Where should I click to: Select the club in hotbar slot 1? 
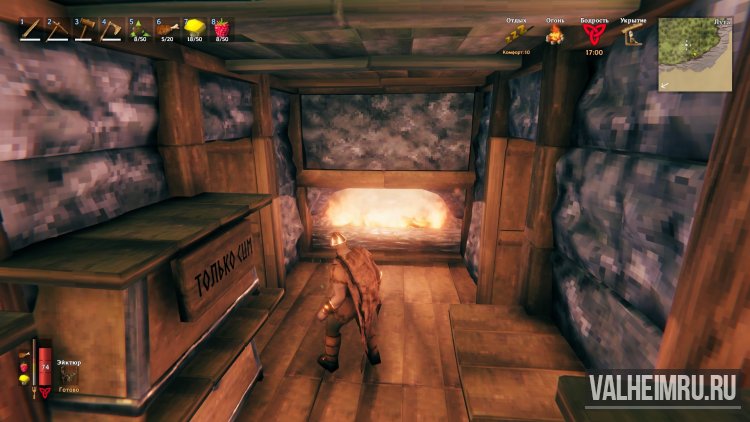pos(30,29)
